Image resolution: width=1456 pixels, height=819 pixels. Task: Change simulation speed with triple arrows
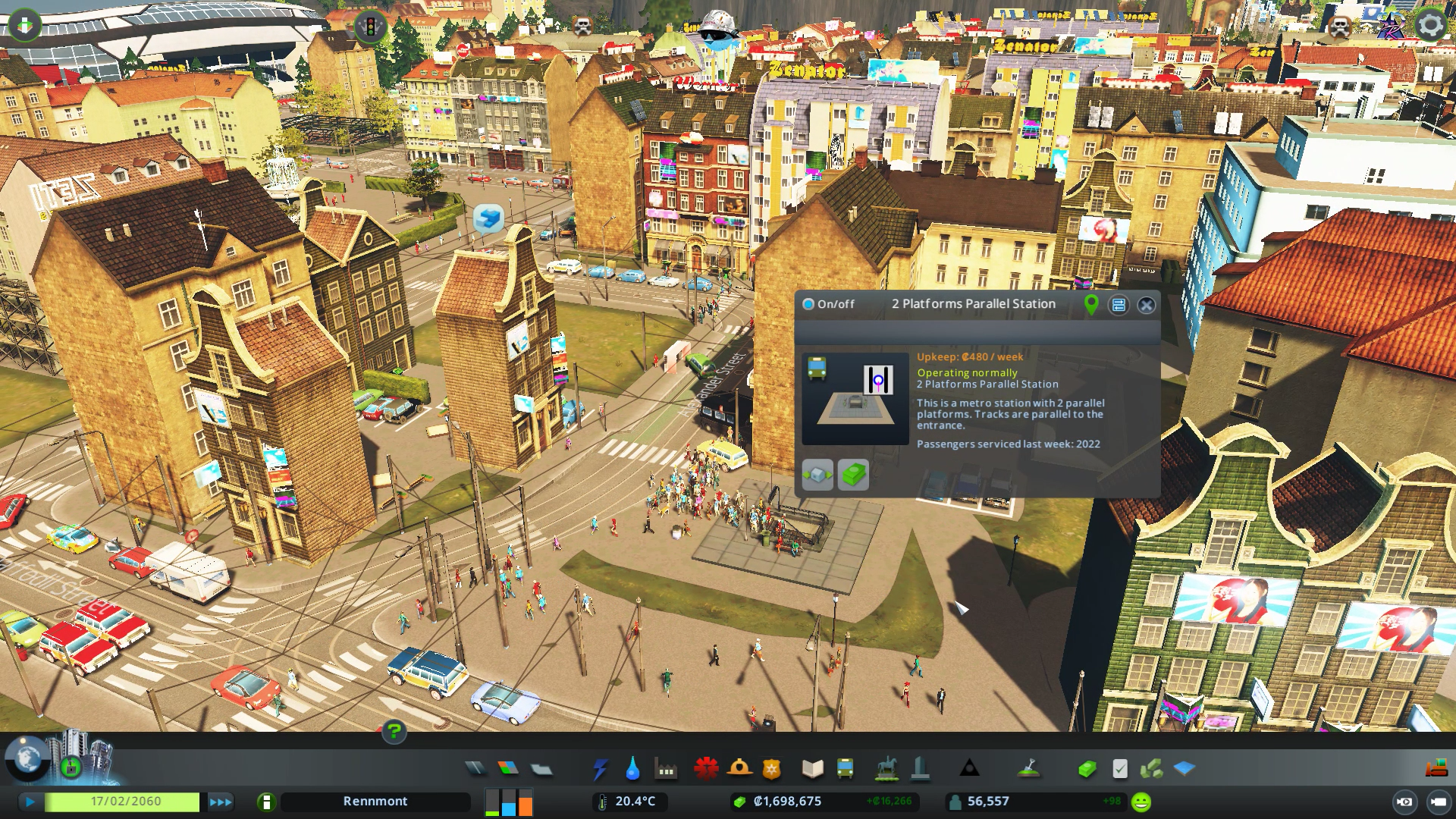221,802
